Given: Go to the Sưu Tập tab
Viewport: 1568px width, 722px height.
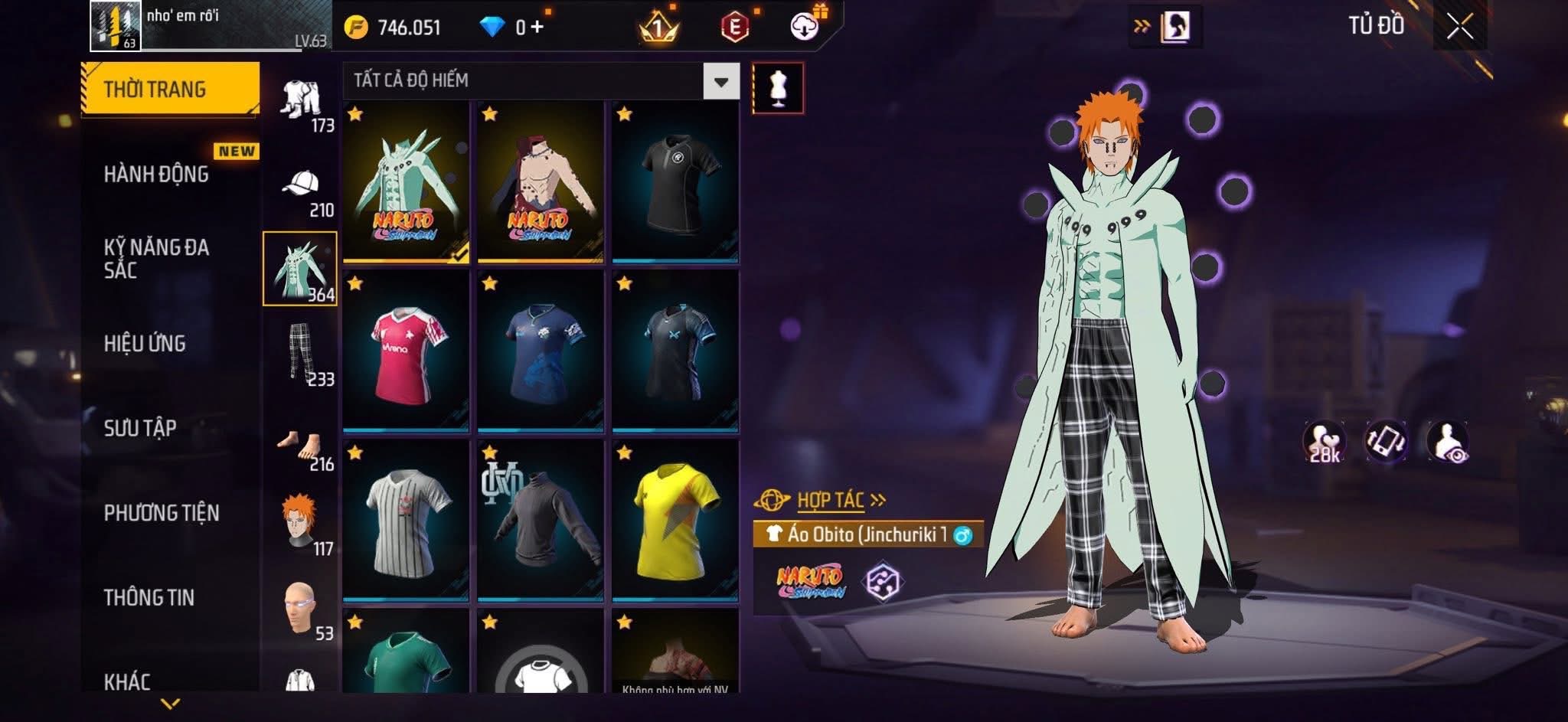Looking at the screenshot, I should [140, 427].
